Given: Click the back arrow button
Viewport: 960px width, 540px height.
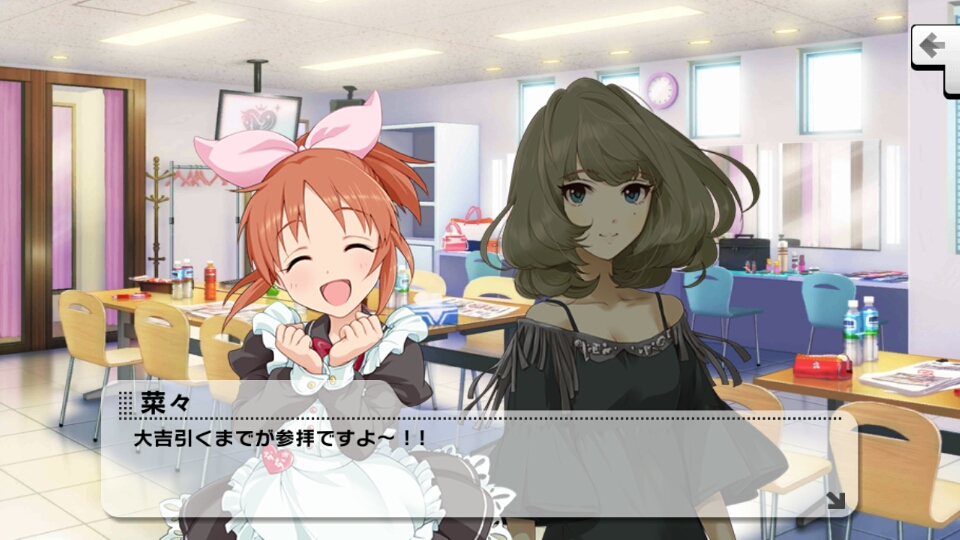Looking at the screenshot, I should coord(934,47).
